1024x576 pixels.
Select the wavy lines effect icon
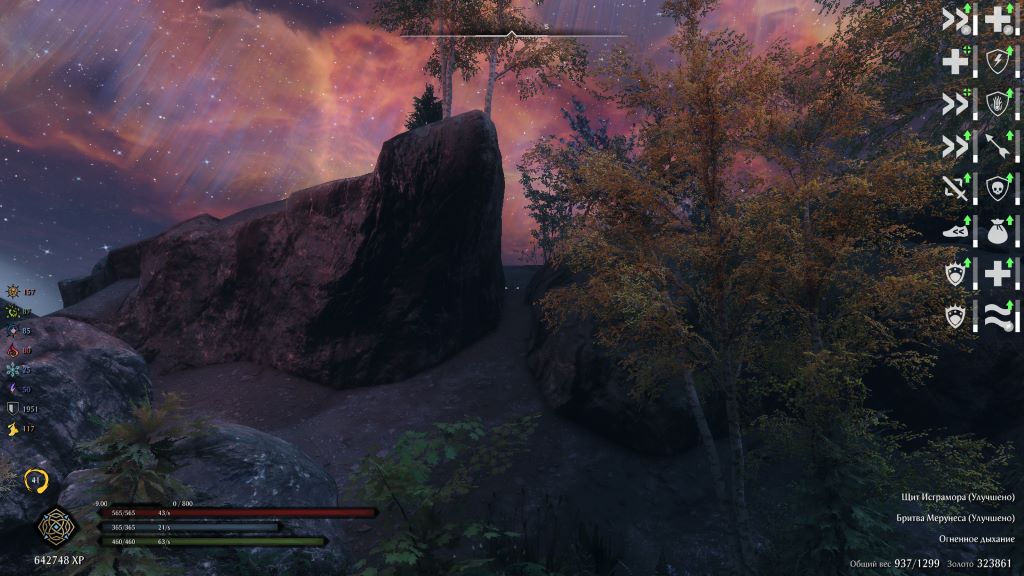pos(998,318)
